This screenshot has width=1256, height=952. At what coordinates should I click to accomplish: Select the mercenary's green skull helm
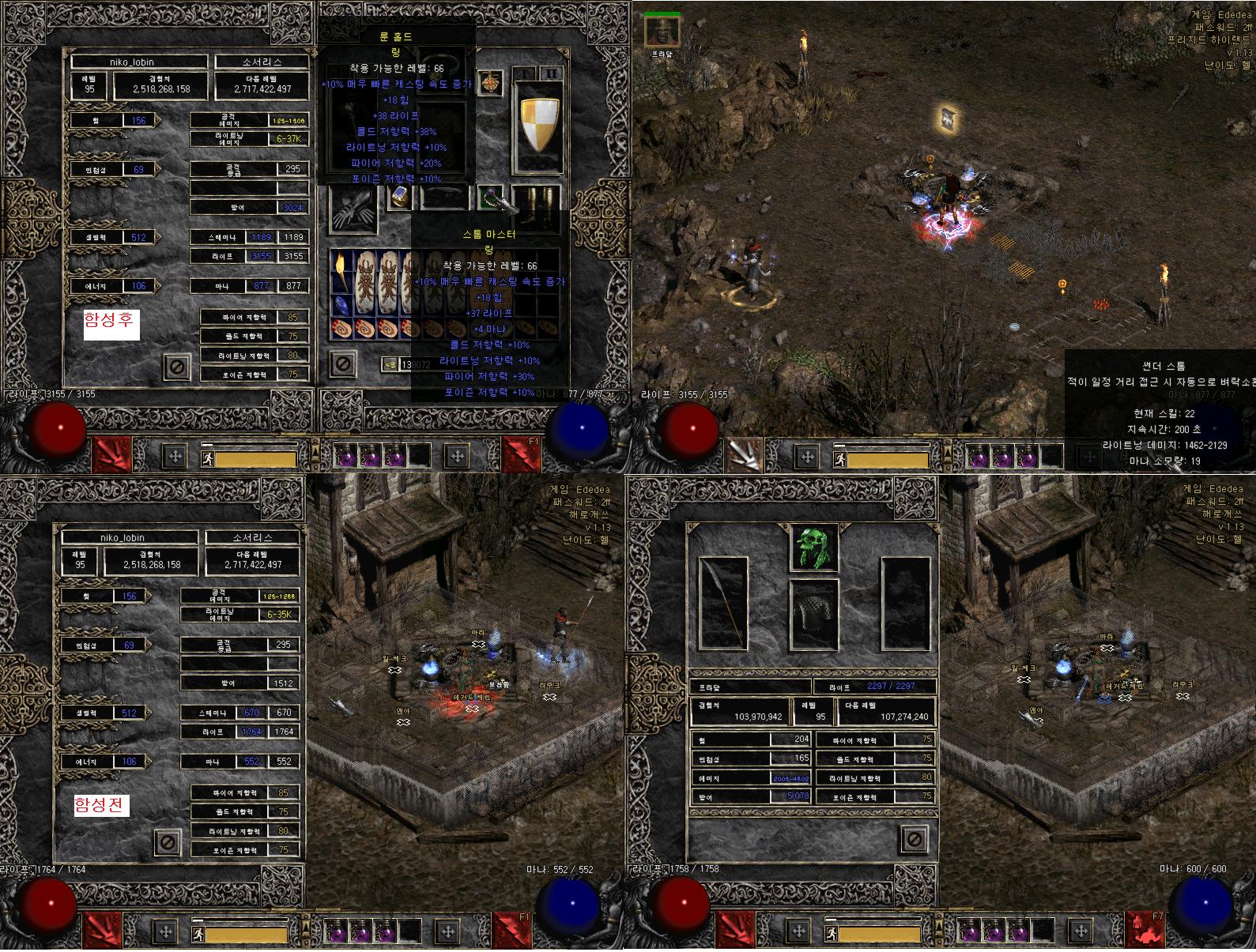click(814, 547)
